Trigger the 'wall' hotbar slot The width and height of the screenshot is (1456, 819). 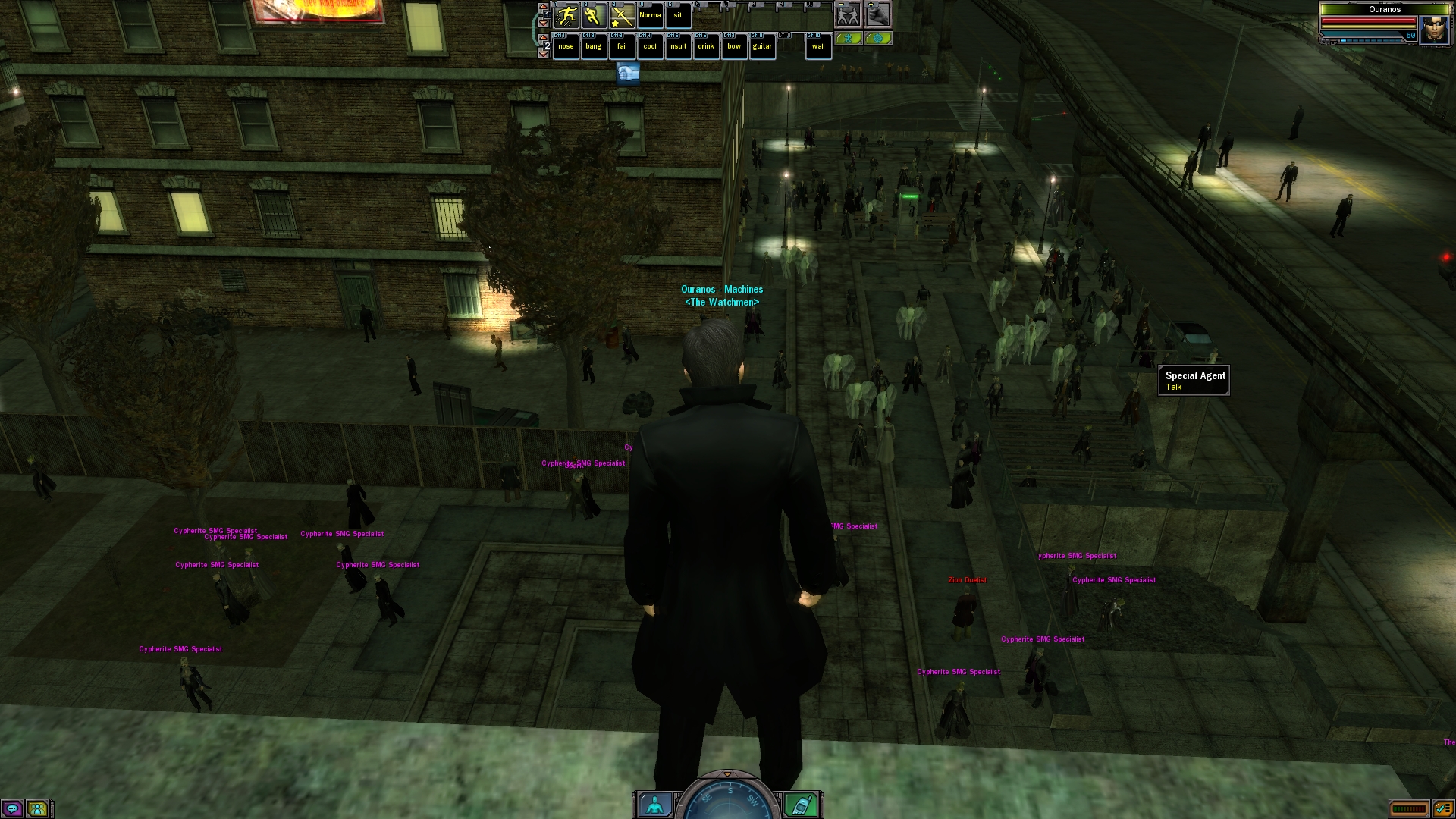[x=818, y=46]
